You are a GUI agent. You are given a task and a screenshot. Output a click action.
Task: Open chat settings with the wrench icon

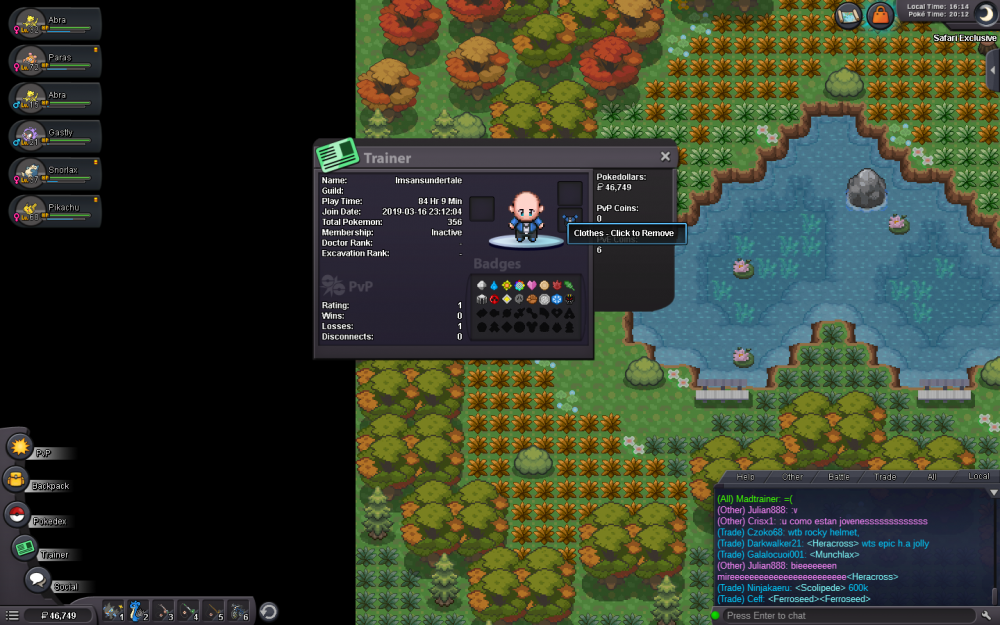pos(987,615)
